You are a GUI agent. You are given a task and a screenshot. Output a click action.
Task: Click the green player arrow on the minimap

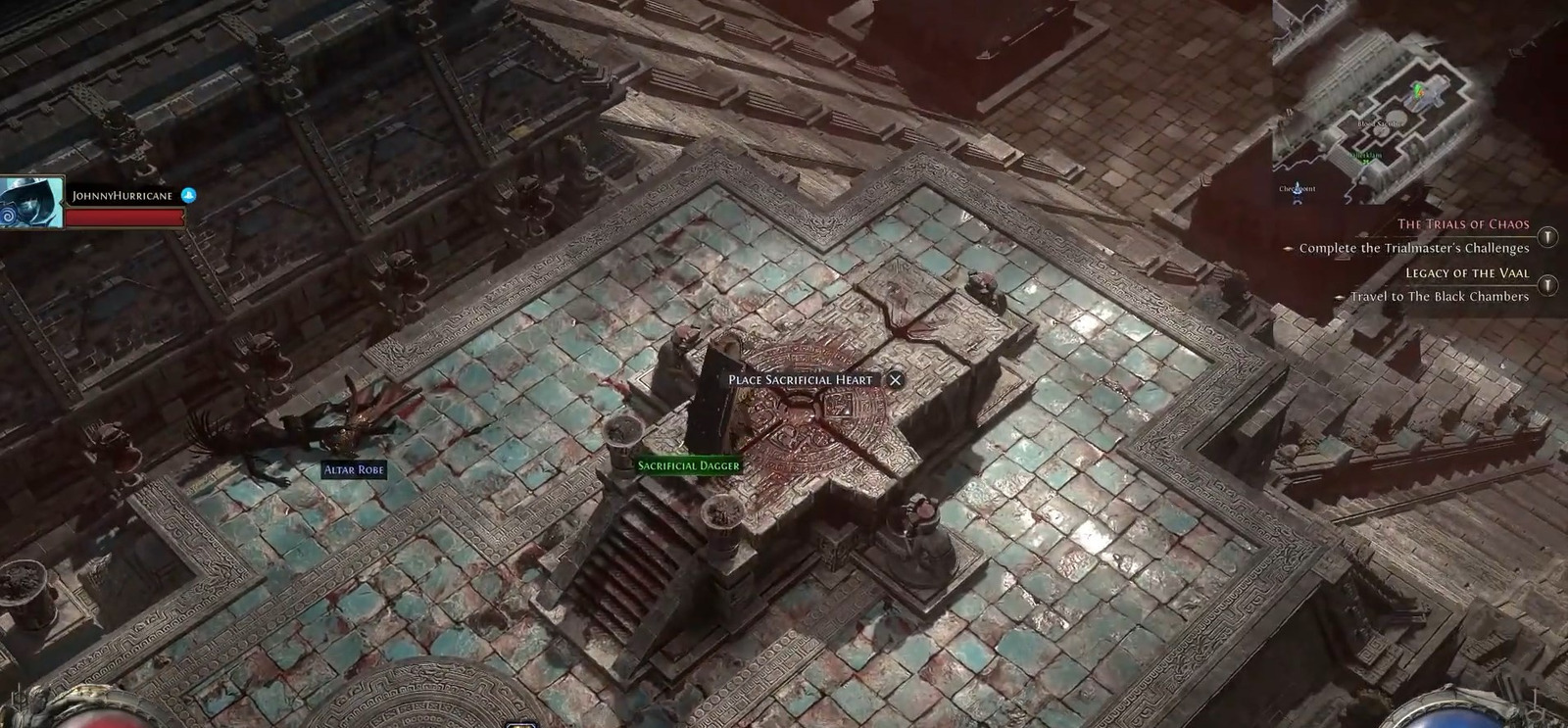click(x=1418, y=90)
